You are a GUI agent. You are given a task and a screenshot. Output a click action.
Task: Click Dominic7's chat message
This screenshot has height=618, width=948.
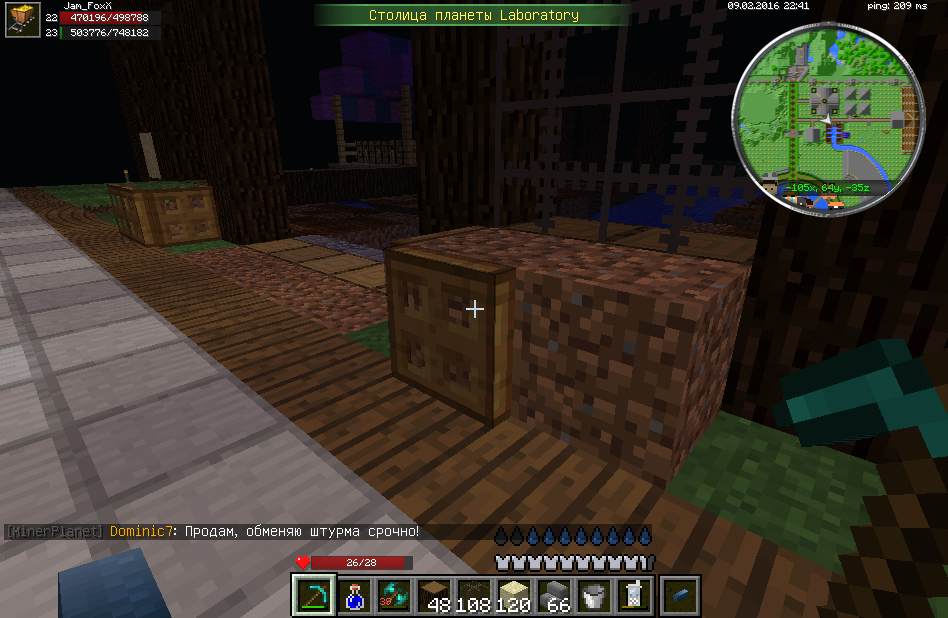pos(265,532)
